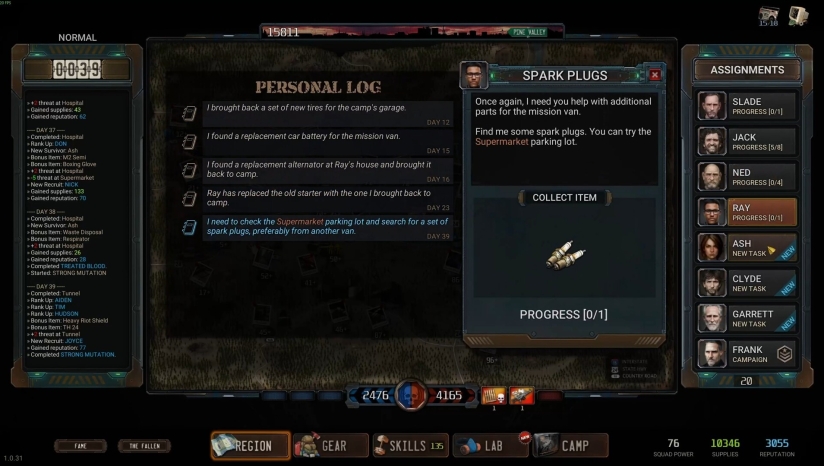Click the Fame button
824x466 pixels.
tap(80, 446)
